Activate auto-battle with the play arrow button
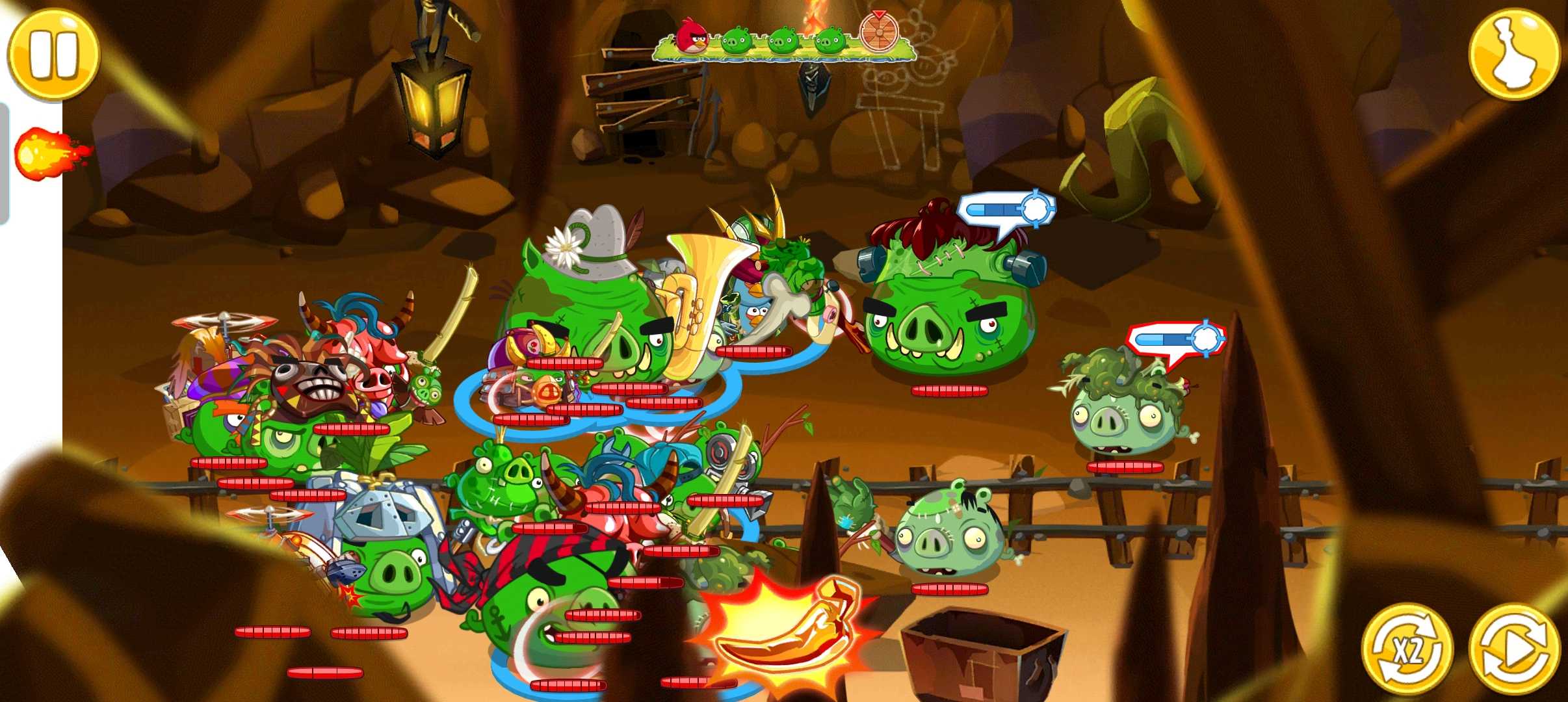The image size is (1568, 702). point(1515,649)
